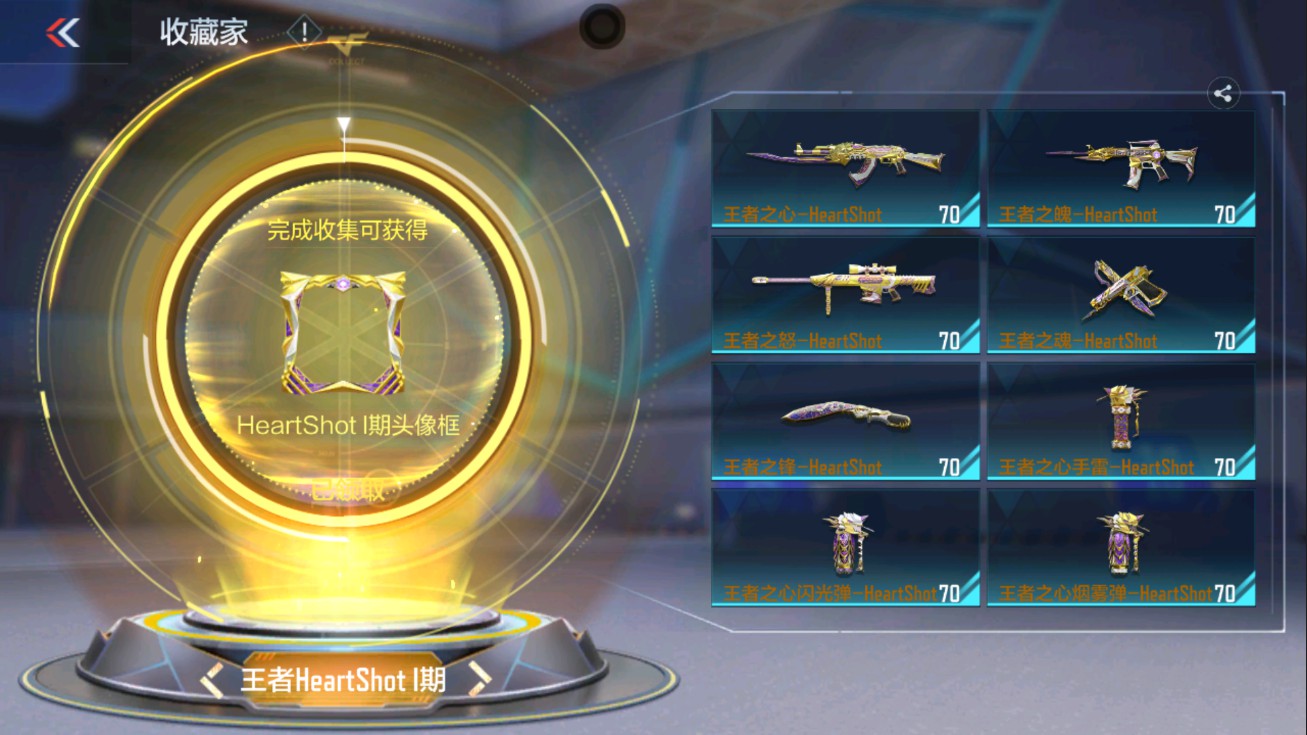Tap the 王者之心烟雾弹-HeartShot smoke grenade icon

coord(1120,543)
